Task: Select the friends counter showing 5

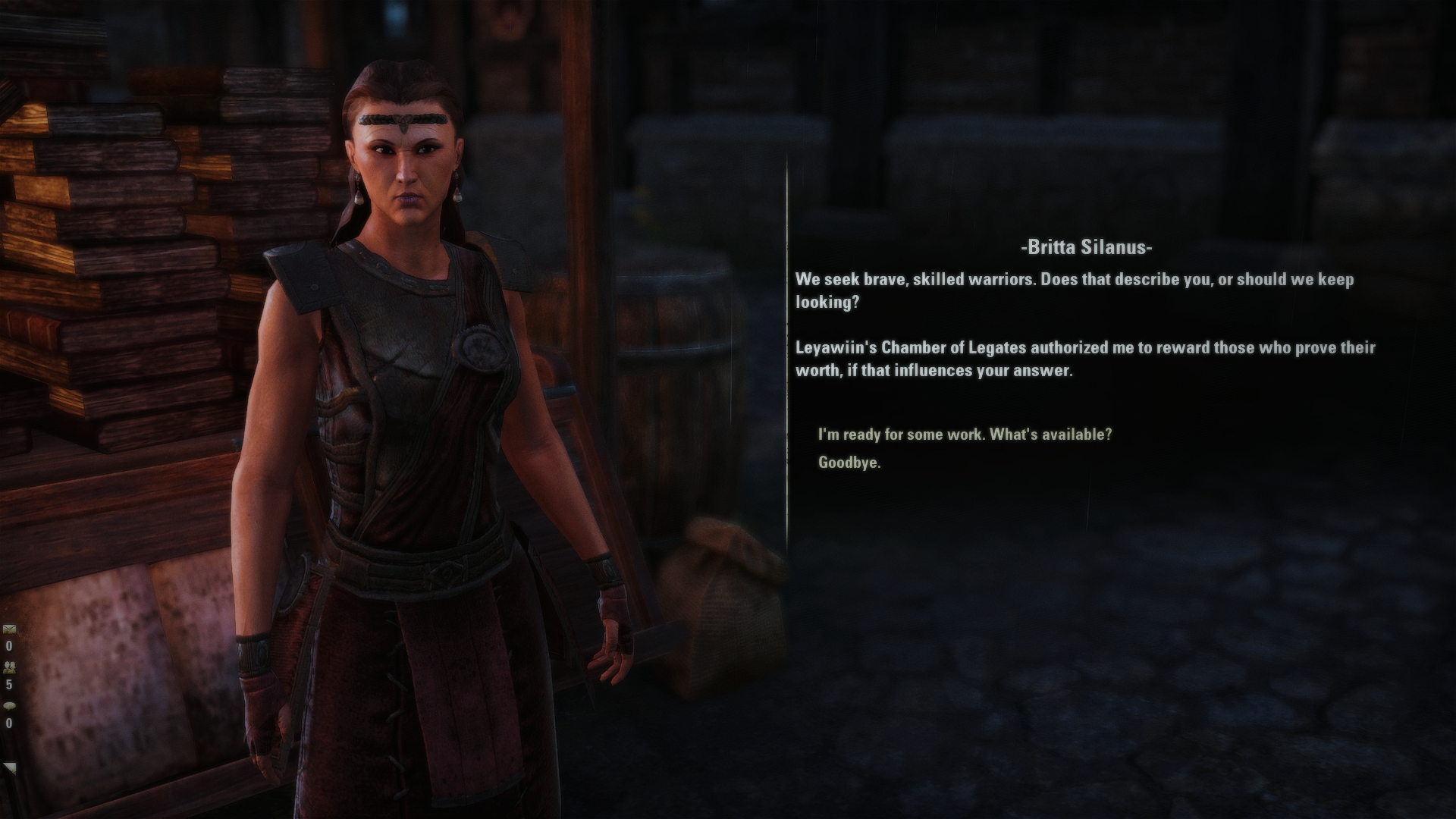Action: [x=9, y=685]
